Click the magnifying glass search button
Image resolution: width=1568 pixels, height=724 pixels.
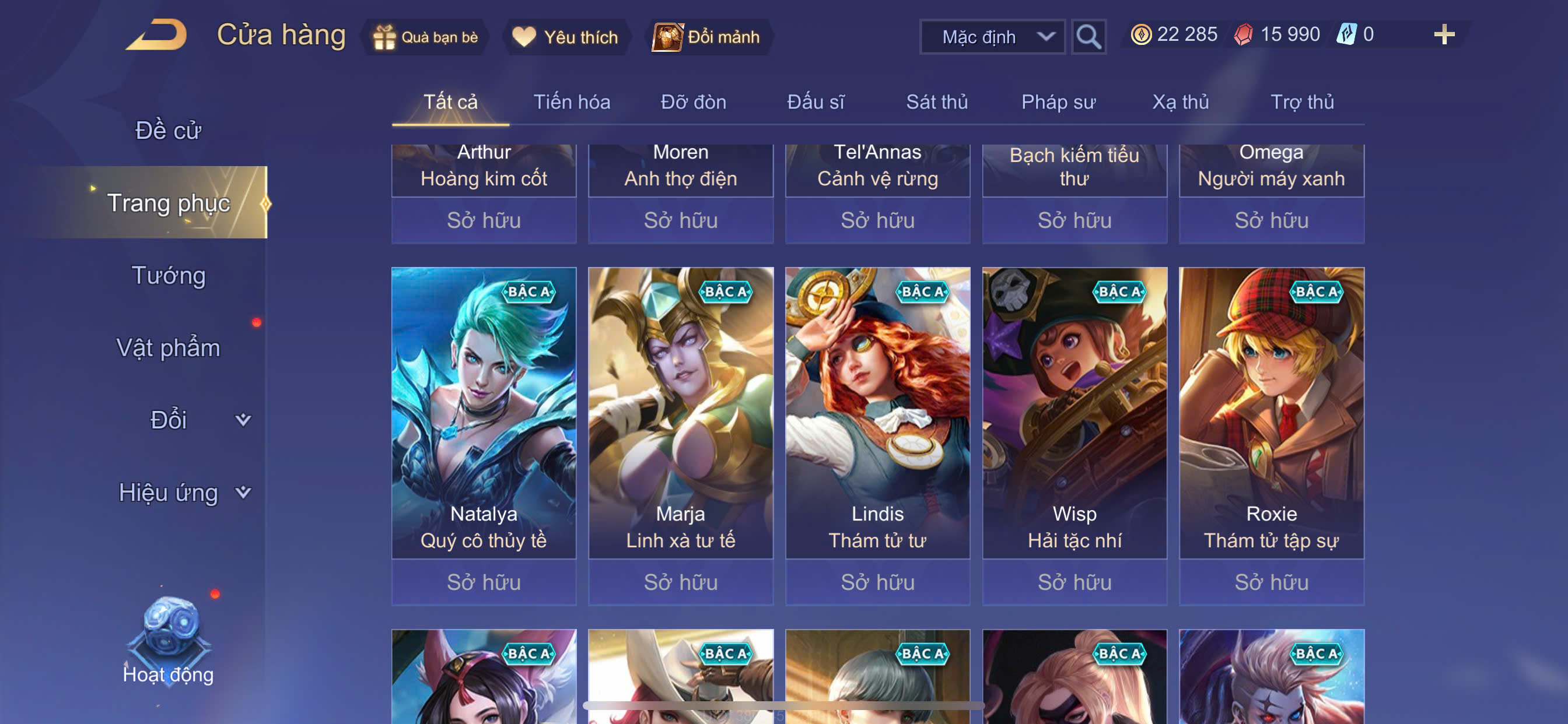tap(1088, 37)
